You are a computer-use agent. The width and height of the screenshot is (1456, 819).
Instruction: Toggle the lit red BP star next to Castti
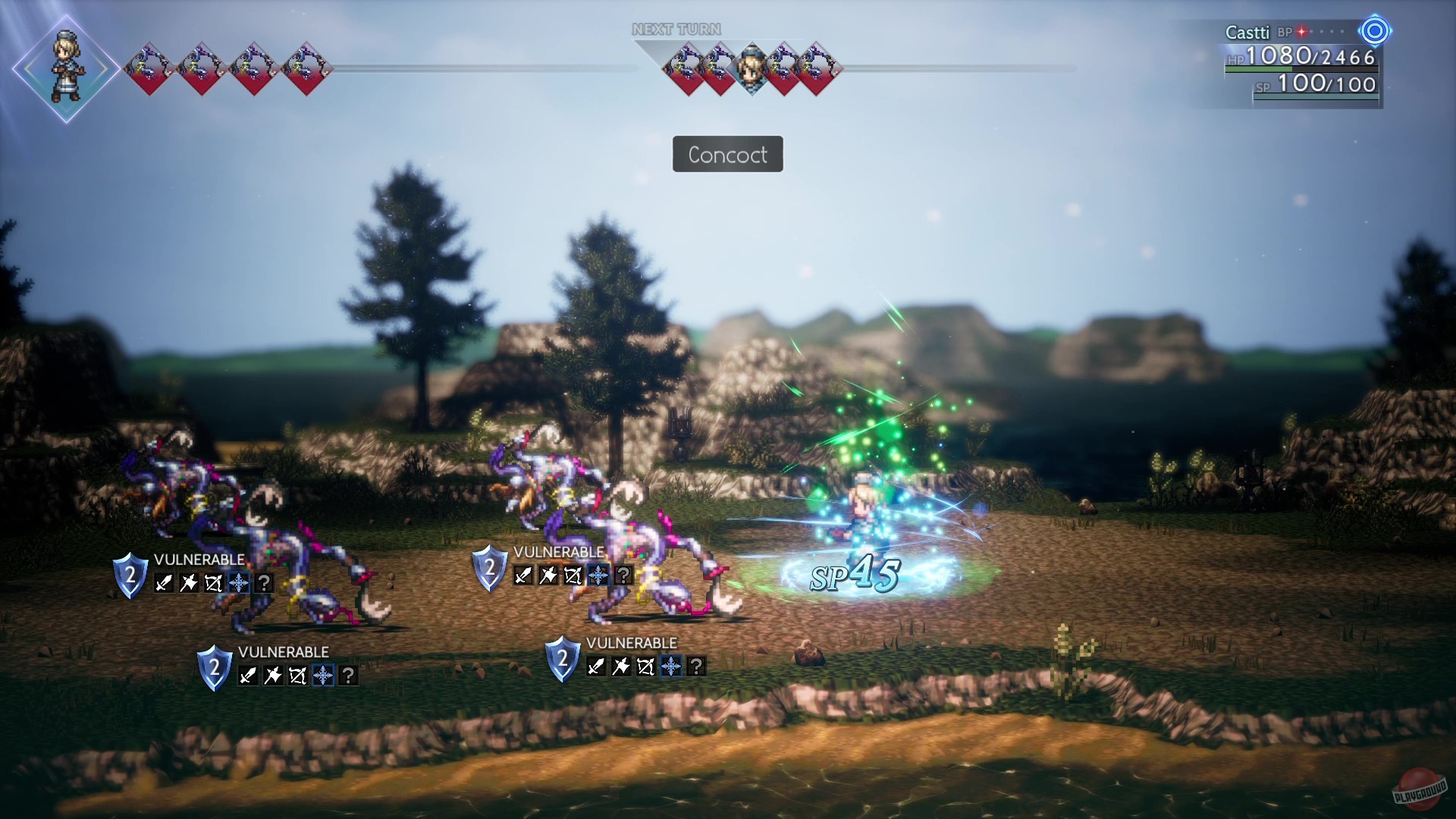click(x=1301, y=32)
